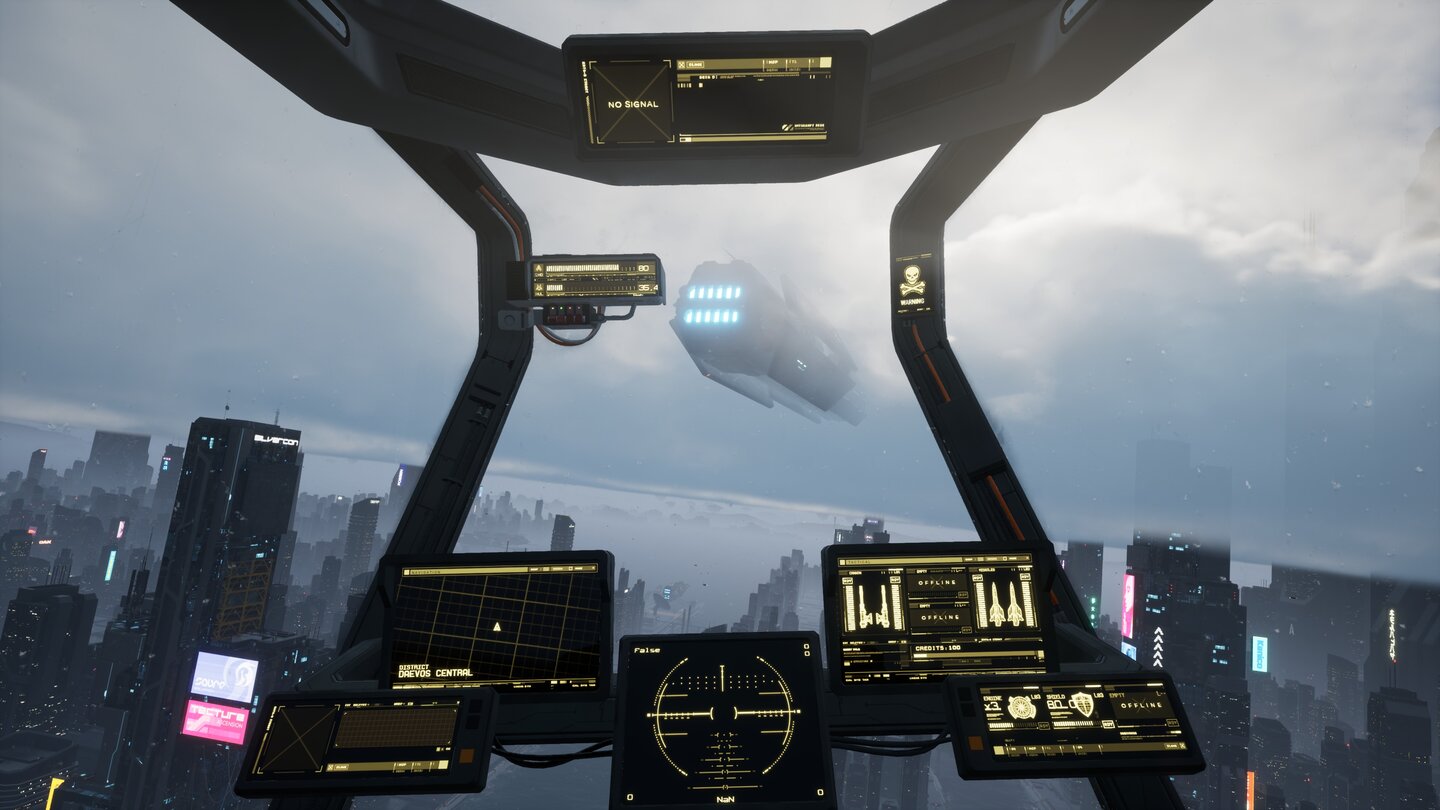The image size is (1440, 810).
Task: Select the player triangle marker on the navigation map
Action: [497, 627]
